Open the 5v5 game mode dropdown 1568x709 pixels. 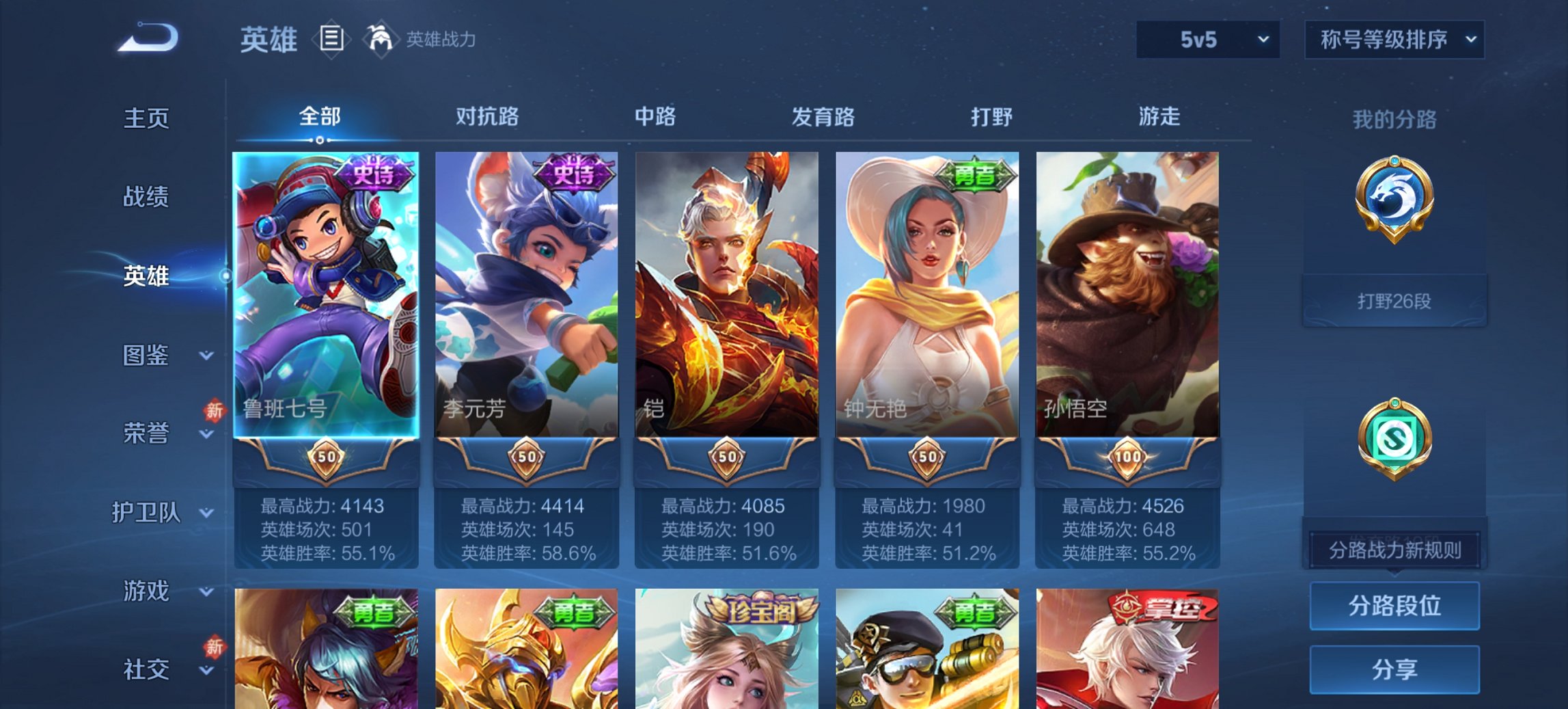1206,40
